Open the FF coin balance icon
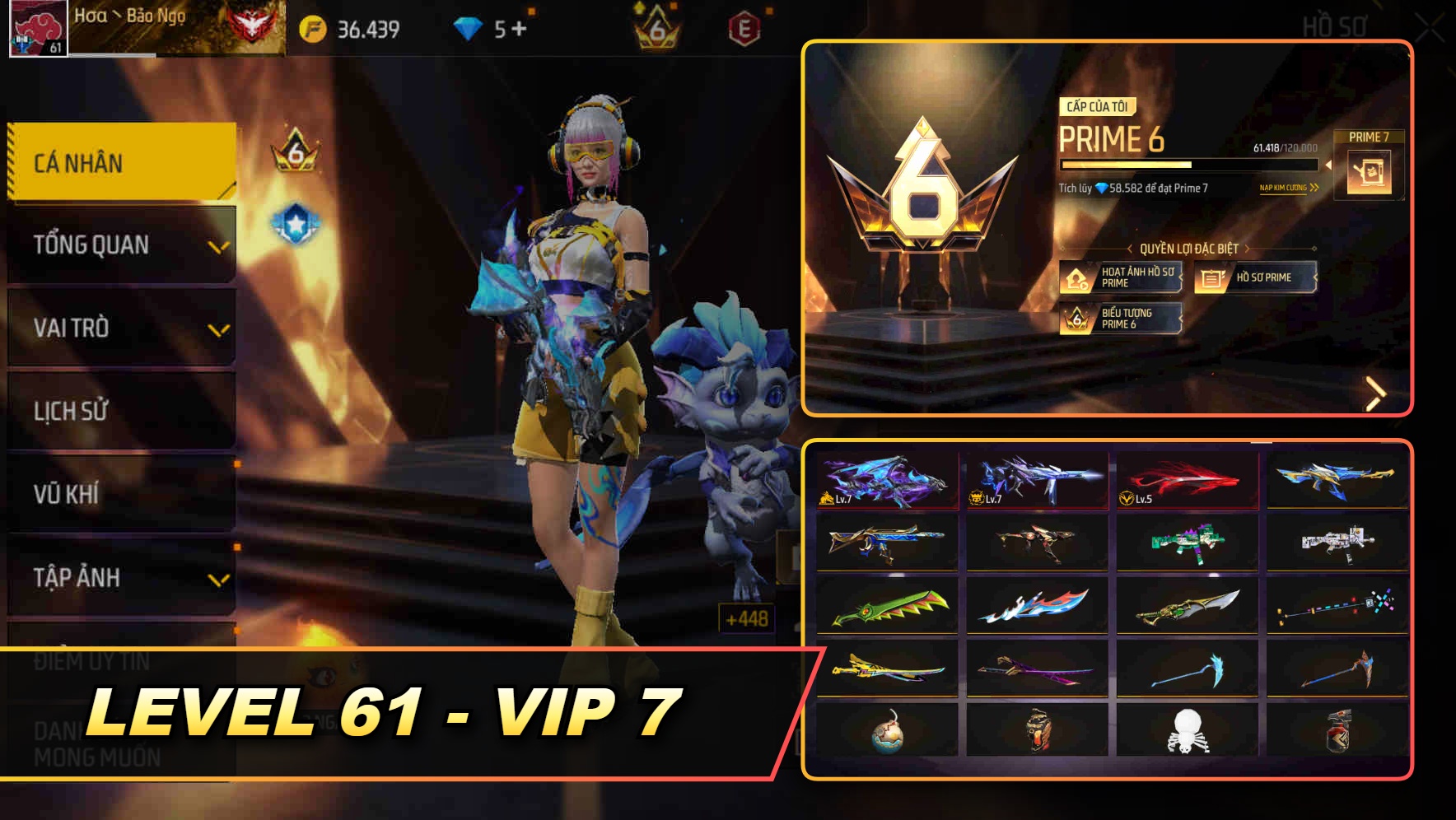This screenshot has height=820, width=1456. click(x=313, y=27)
